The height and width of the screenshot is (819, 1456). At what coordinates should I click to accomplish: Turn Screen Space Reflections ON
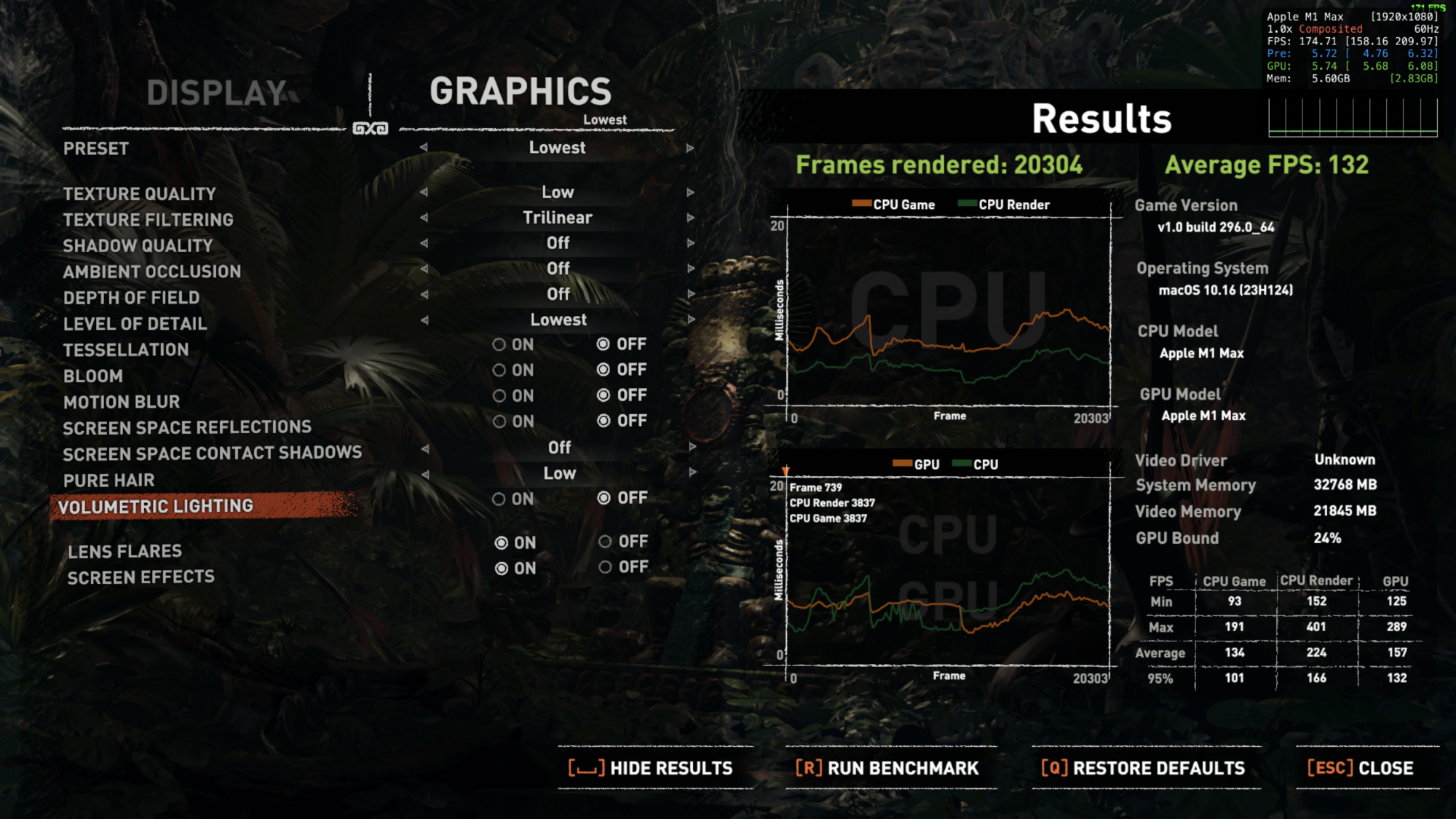pos(499,422)
